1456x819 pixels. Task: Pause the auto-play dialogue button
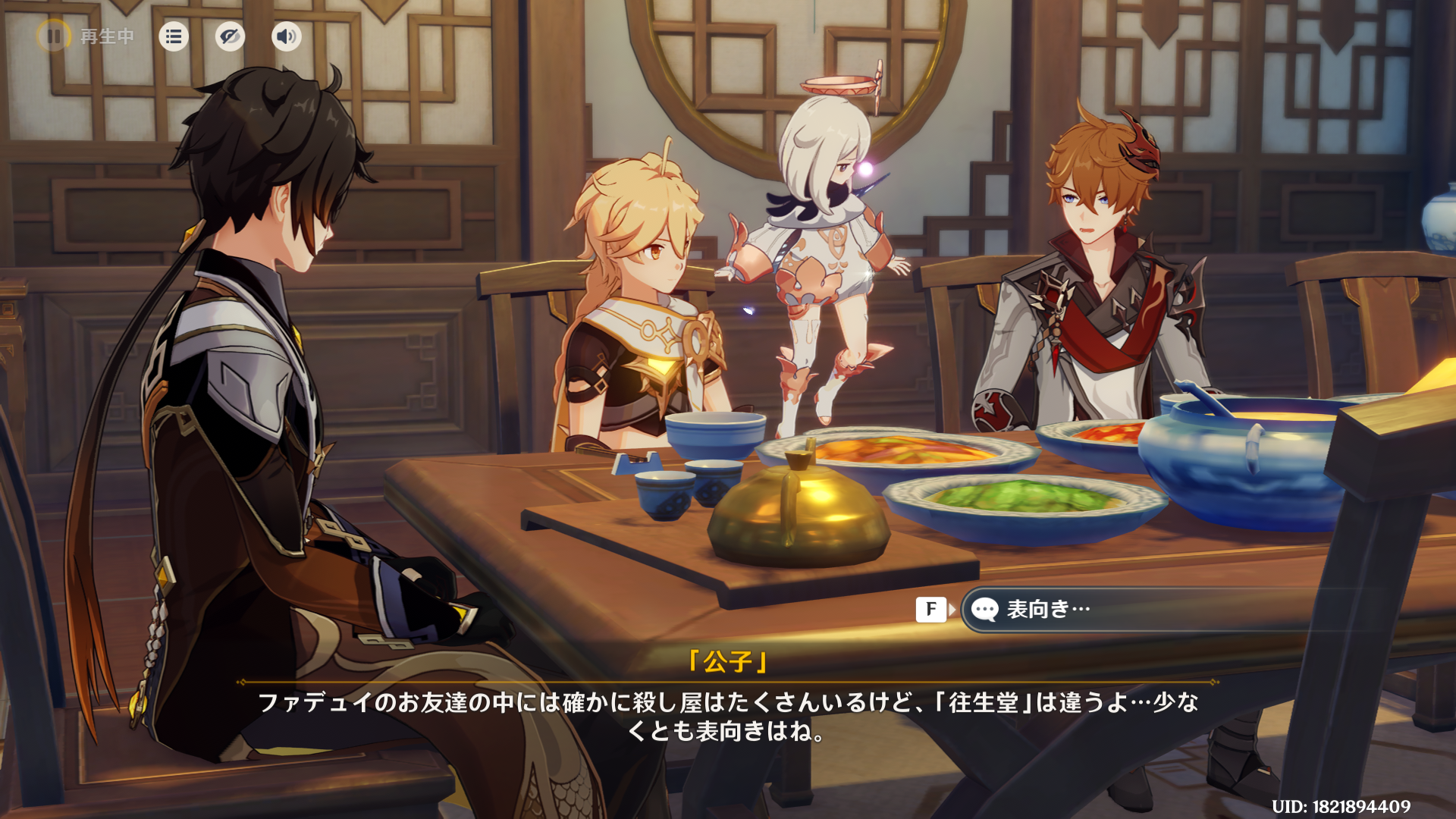pyautogui.click(x=54, y=36)
